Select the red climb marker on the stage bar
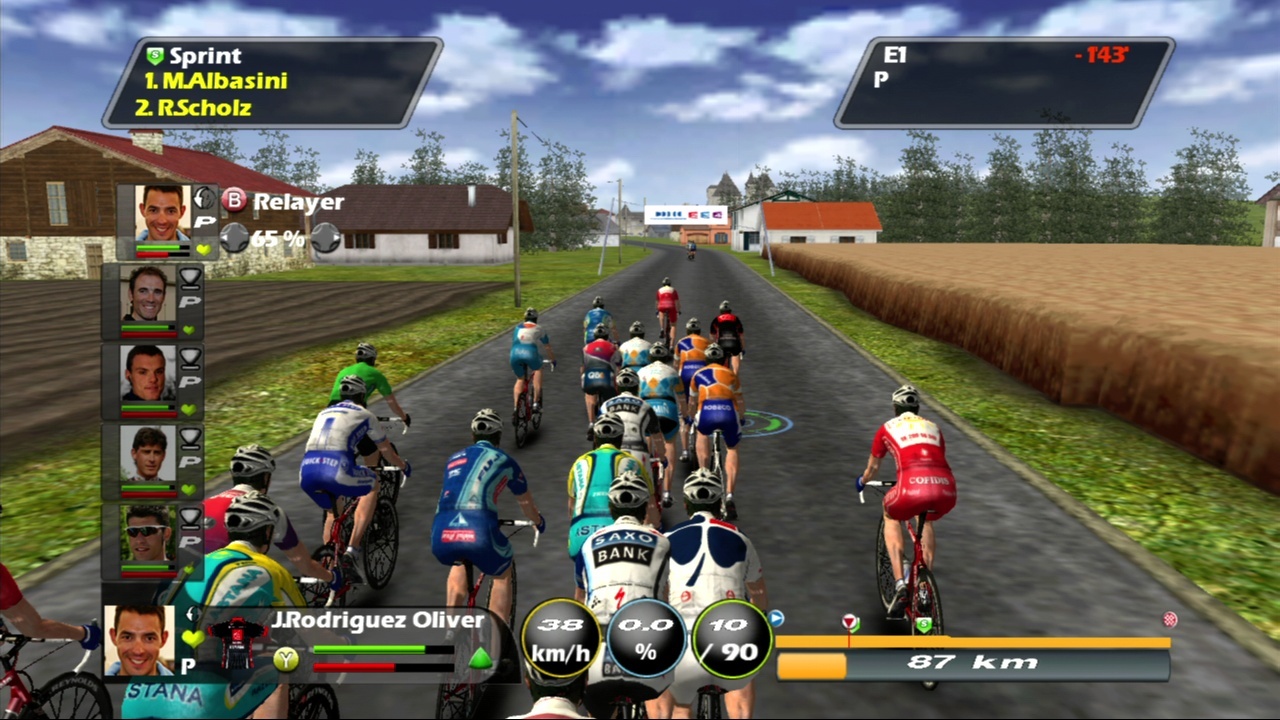 click(x=850, y=622)
